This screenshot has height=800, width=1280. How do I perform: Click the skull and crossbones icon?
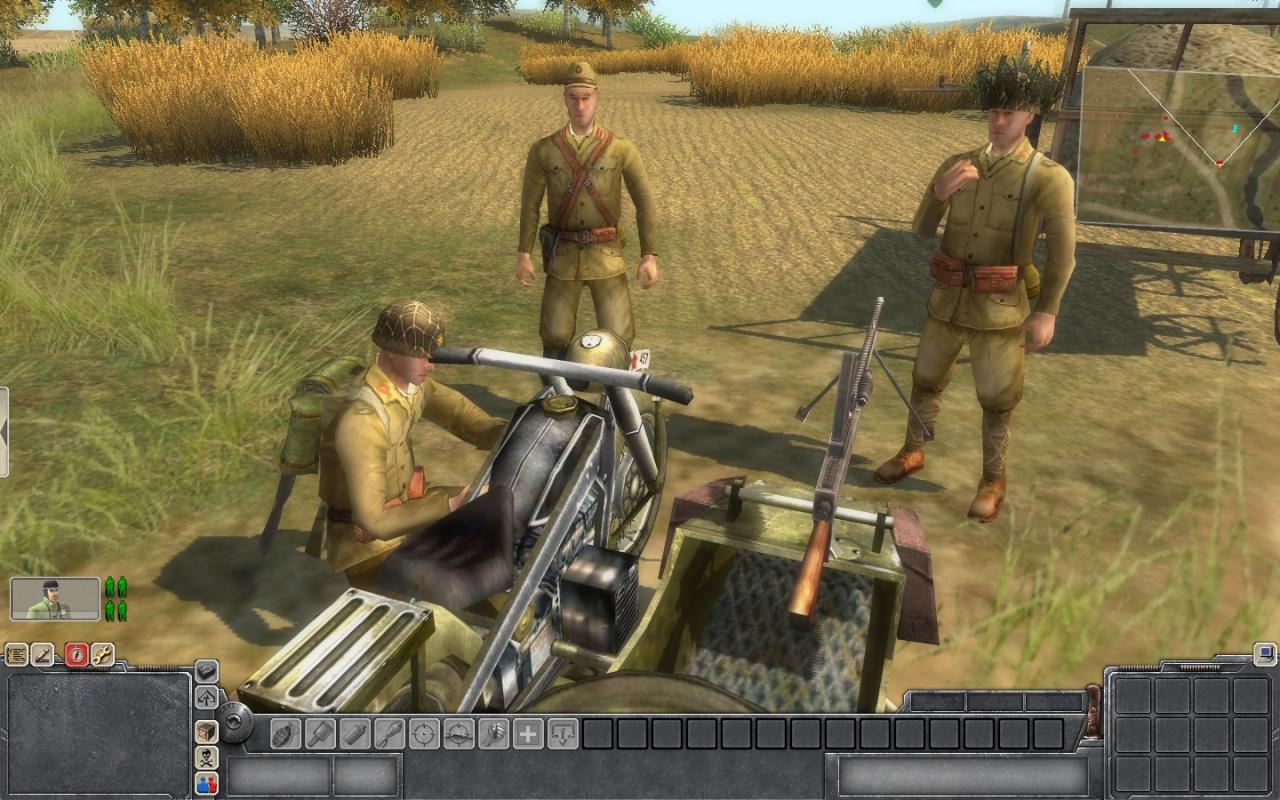click(x=205, y=757)
